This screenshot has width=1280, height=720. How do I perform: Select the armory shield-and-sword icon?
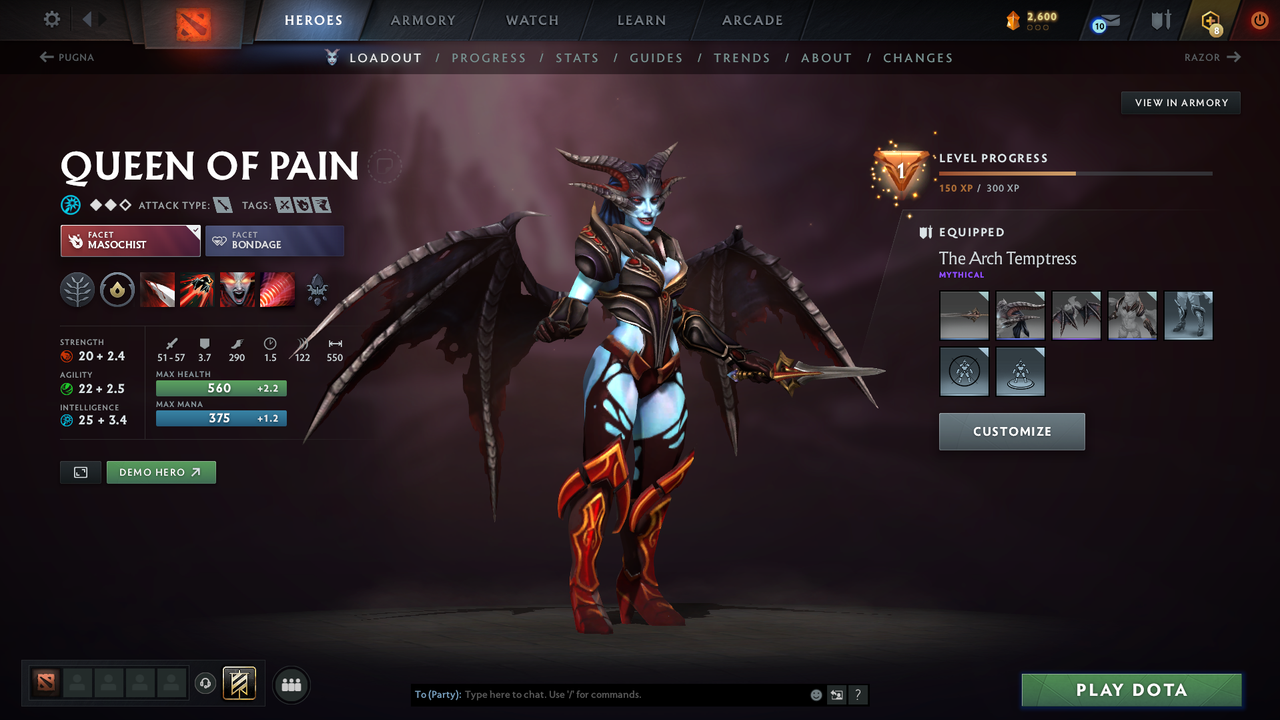pyautogui.click(x=1162, y=20)
